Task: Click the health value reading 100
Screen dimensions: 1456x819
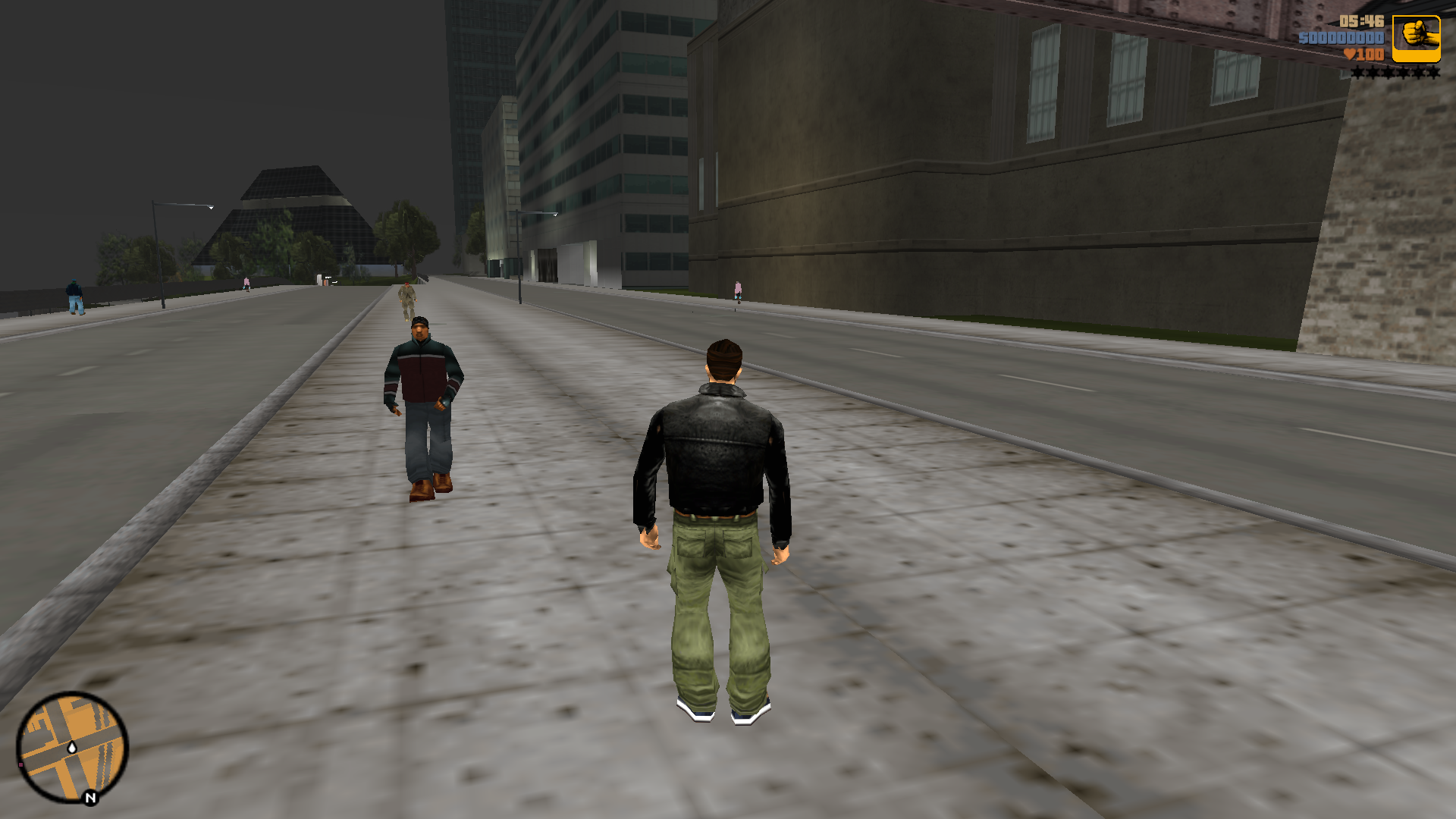Action: [1370, 56]
